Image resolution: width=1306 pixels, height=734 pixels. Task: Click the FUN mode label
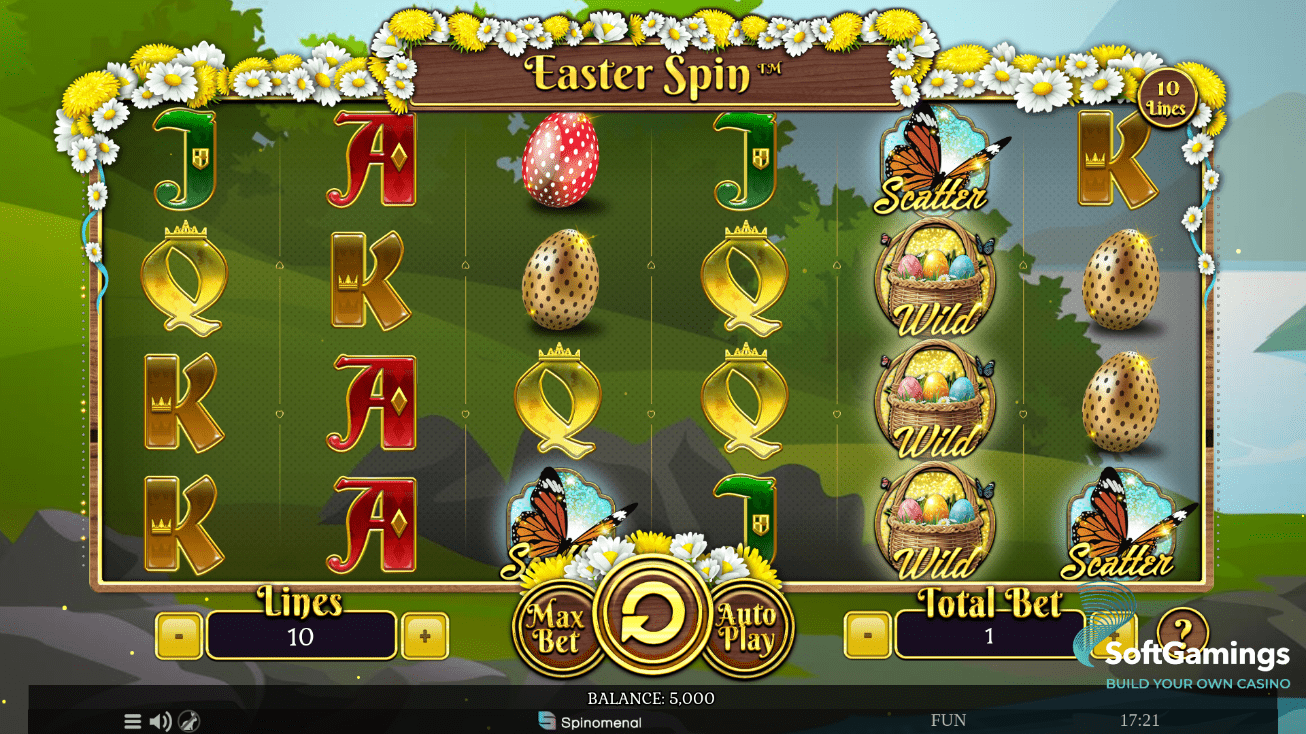coord(947,719)
